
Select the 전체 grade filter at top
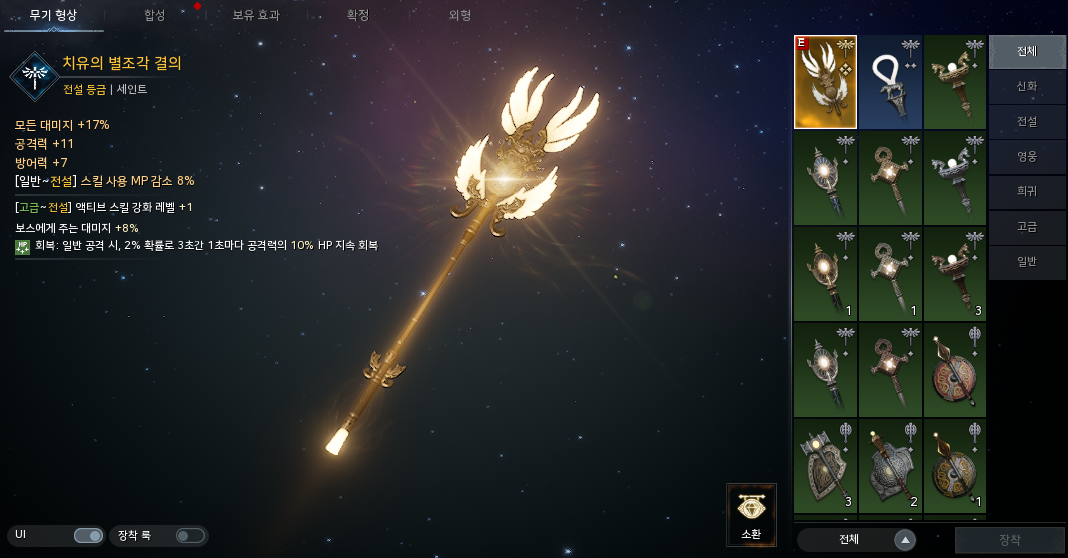click(x=1027, y=52)
